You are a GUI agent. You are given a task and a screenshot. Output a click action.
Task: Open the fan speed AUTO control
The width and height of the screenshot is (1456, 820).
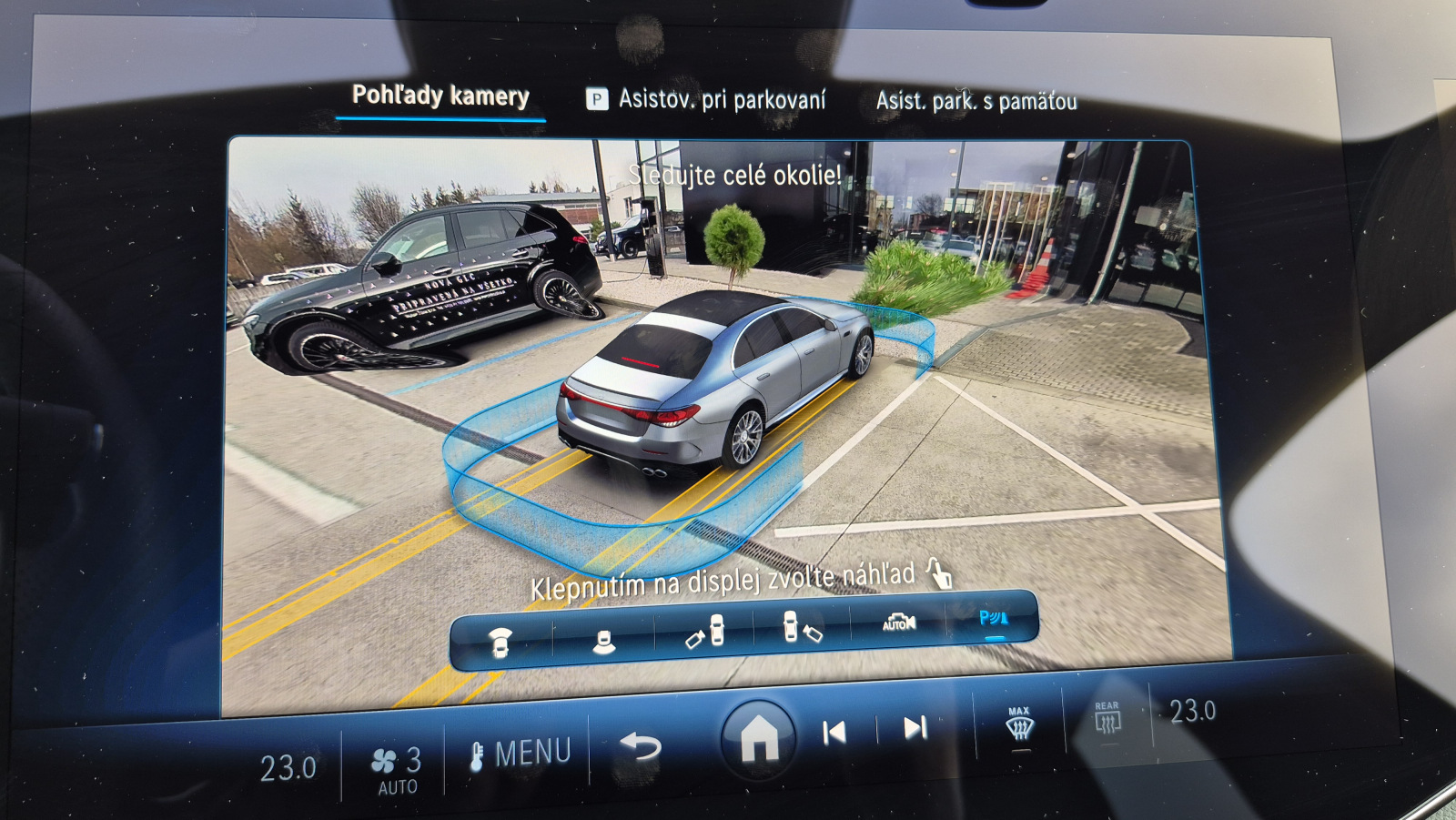[398, 770]
